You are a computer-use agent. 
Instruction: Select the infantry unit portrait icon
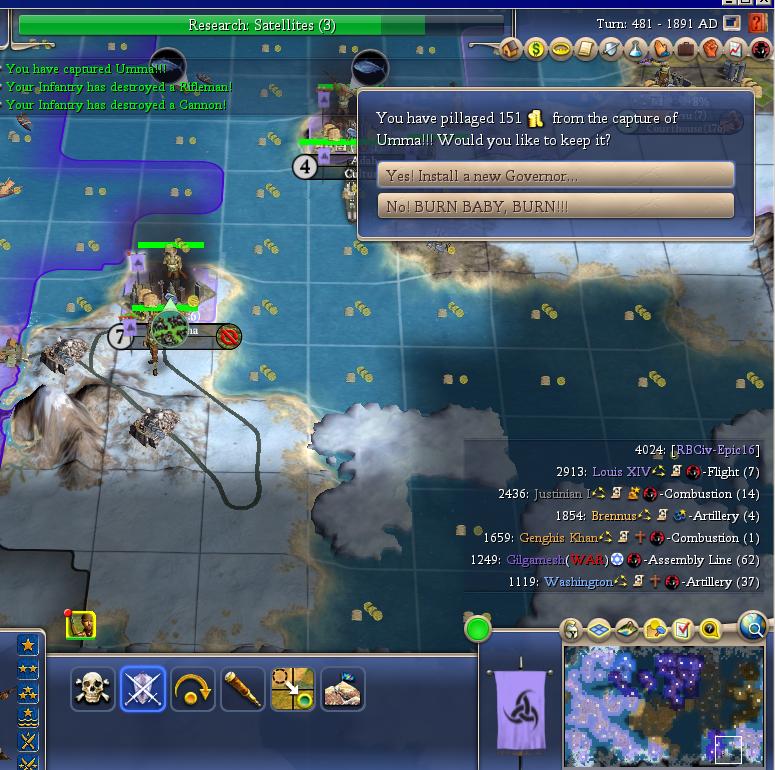[x=81, y=625]
